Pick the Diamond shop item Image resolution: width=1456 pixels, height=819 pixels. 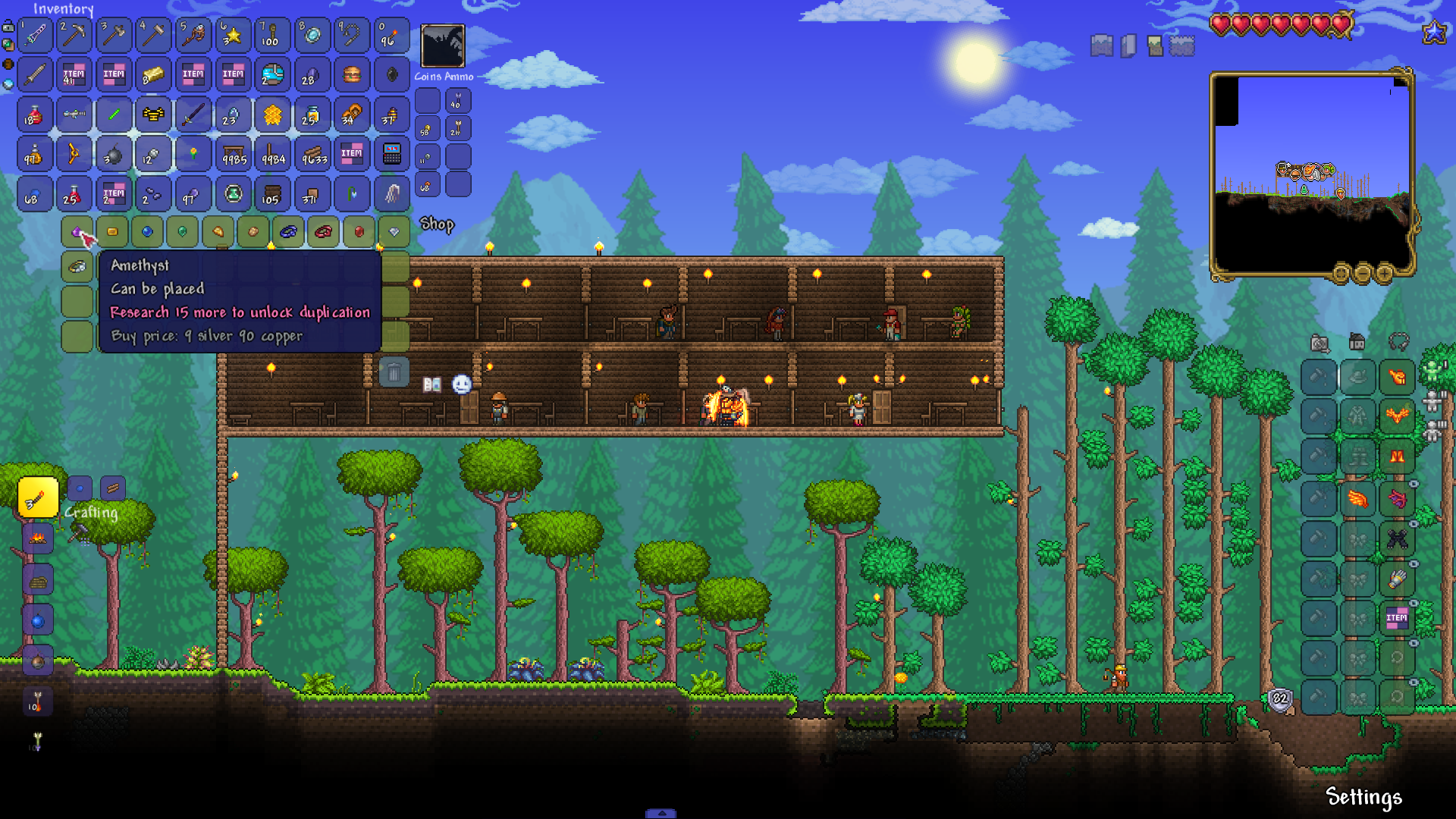coord(394,231)
